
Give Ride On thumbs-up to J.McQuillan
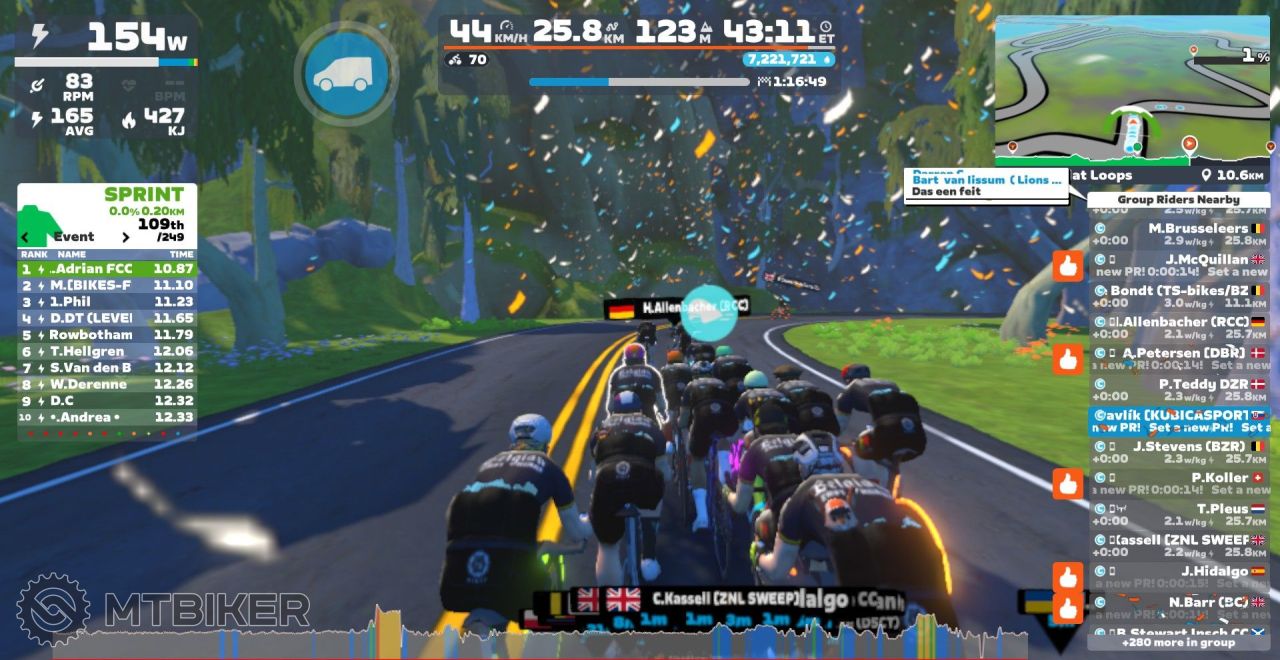click(x=1068, y=266)
